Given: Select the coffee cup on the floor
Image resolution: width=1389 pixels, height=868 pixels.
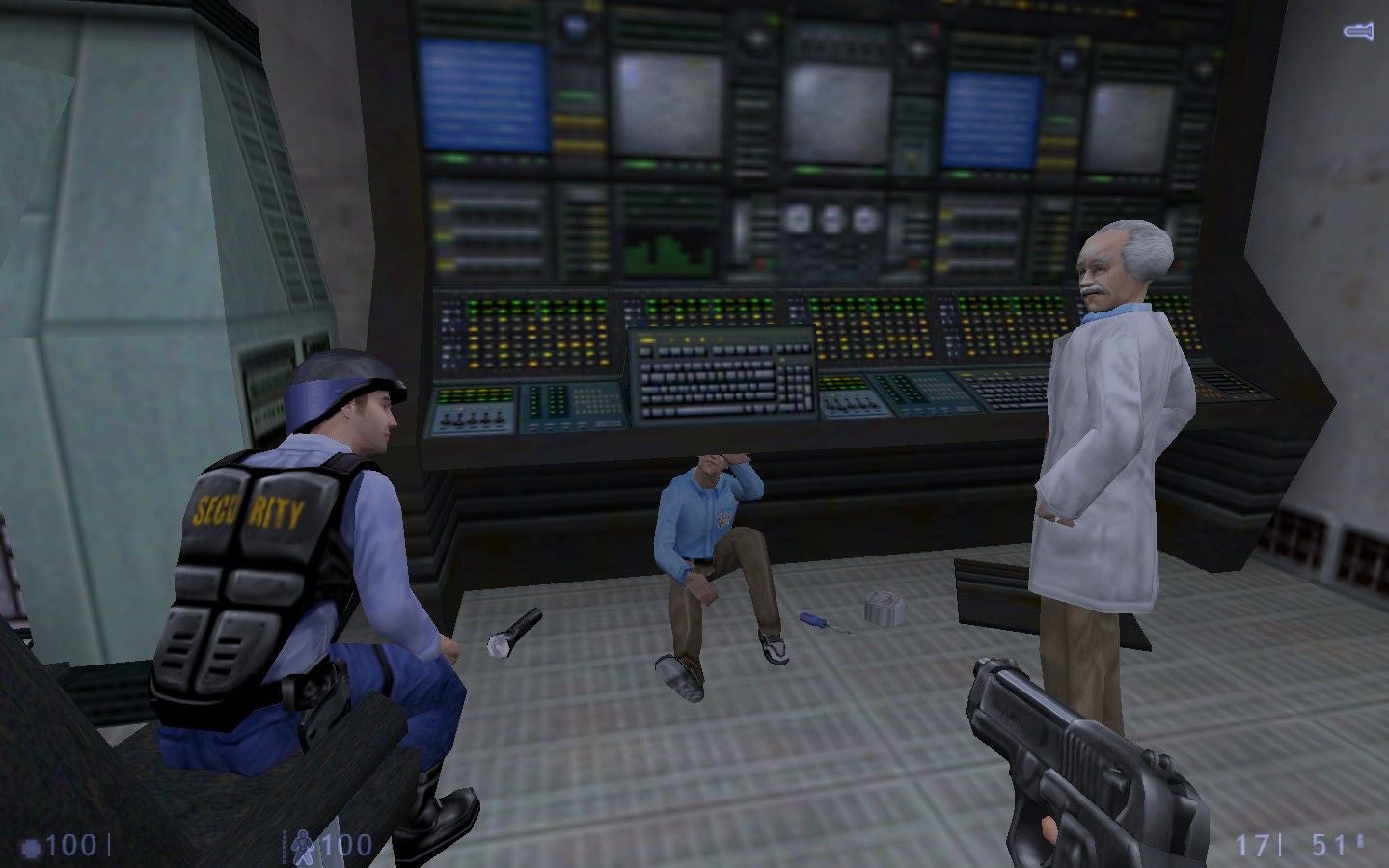Looking at the screenshot, I should click(x=885, y=607).
